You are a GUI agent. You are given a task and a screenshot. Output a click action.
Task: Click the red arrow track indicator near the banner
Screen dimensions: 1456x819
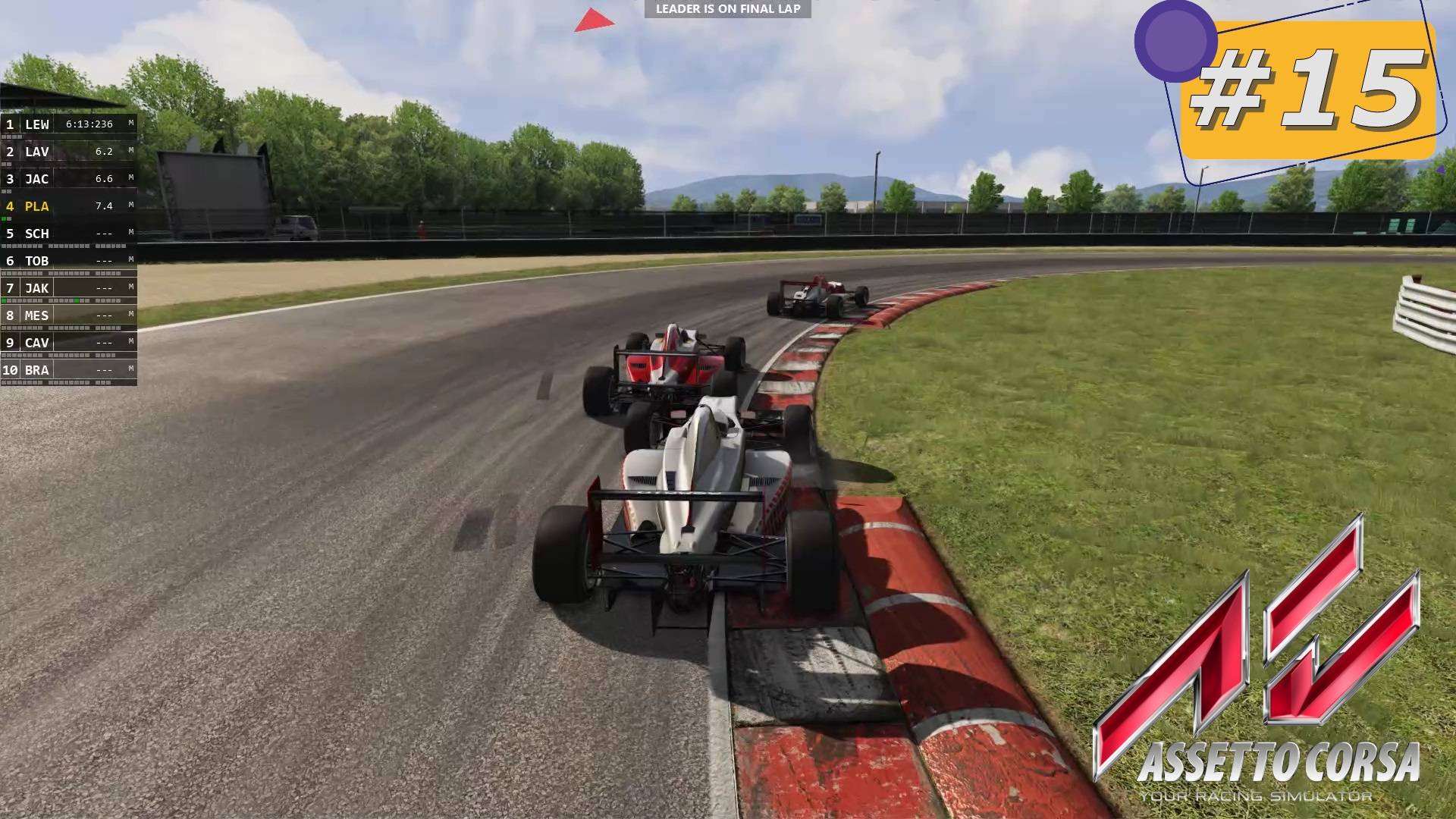(x=594, y=19)
